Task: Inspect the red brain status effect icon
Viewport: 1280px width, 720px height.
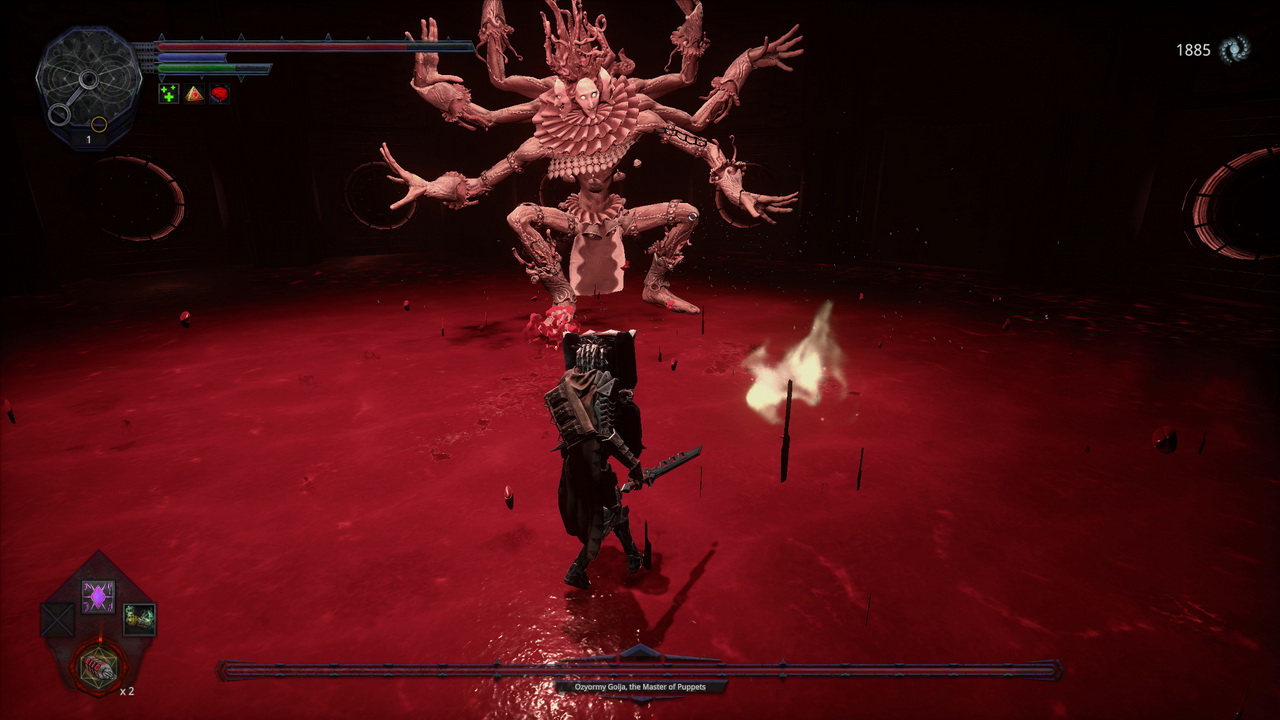Action: [x=219, y=94]
